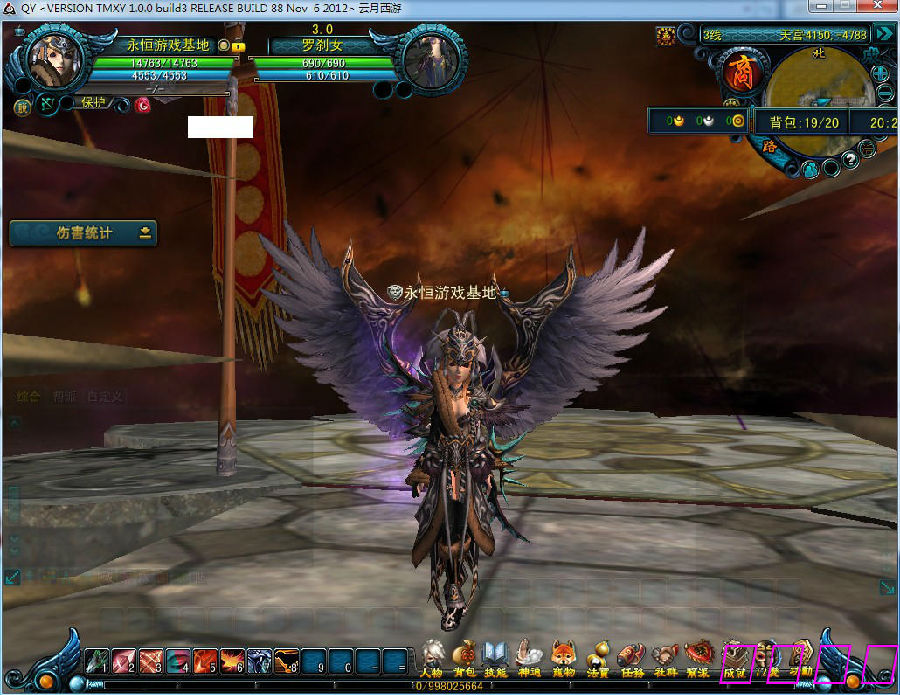Open the 帮派 guild panel
Screen dimensions: 900x695
click(698, 656)
